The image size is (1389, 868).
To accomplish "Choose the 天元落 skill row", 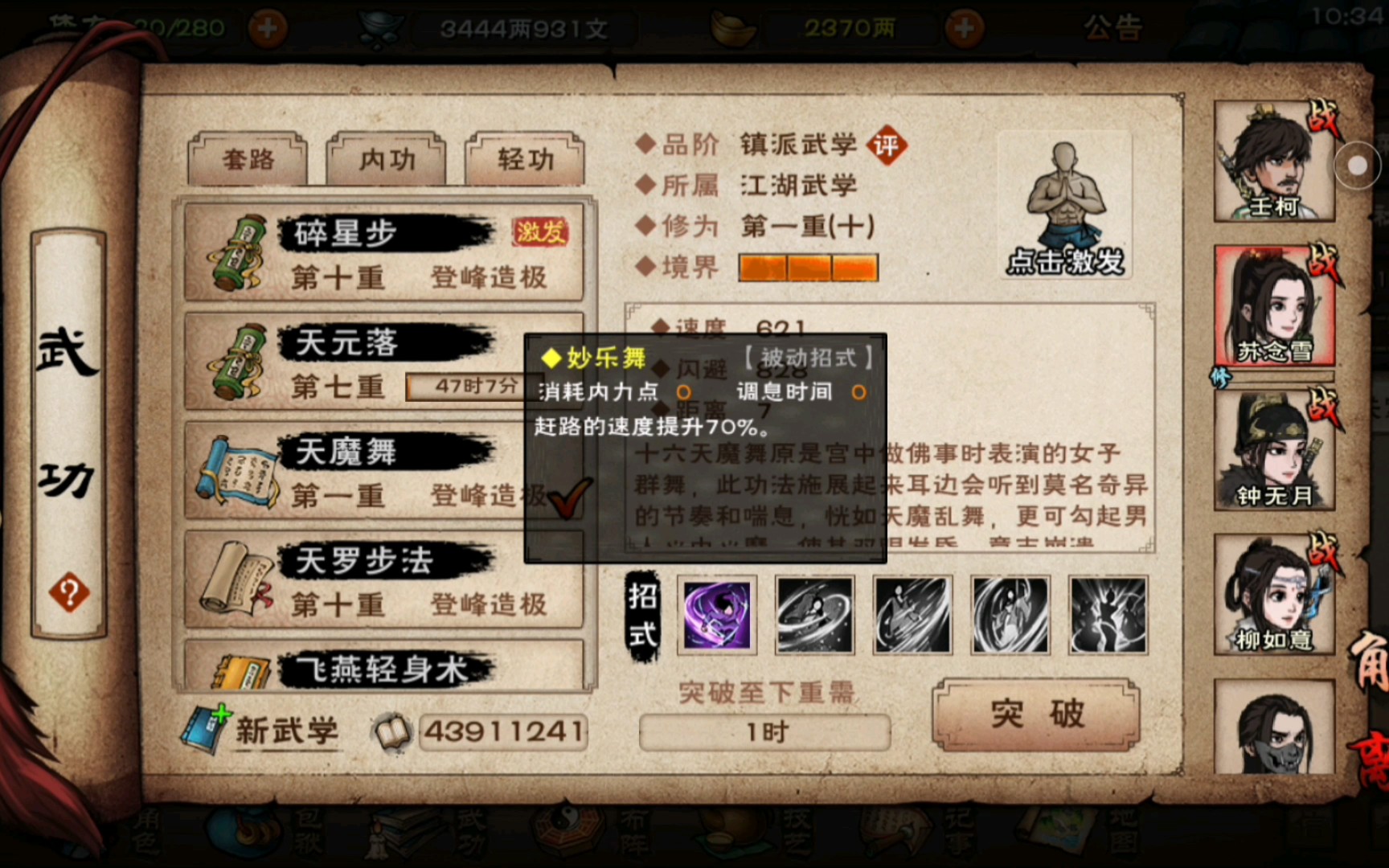I will (x=354, y=363).
